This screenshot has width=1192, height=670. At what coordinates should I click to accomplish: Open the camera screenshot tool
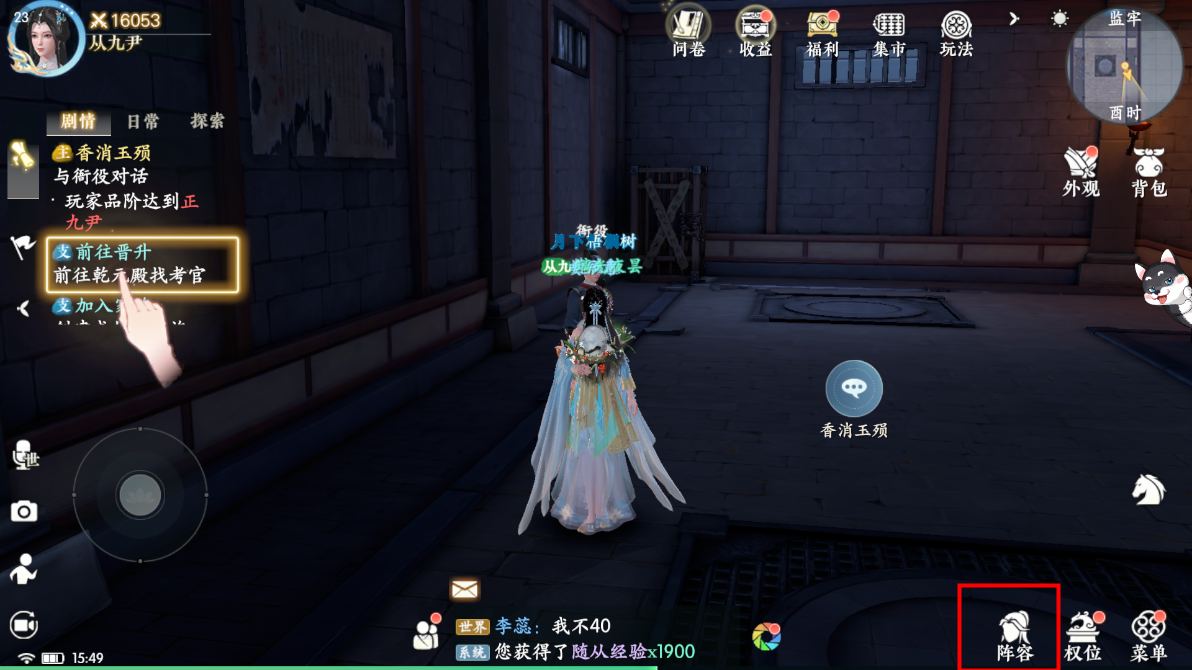click(x=24, y=513)
